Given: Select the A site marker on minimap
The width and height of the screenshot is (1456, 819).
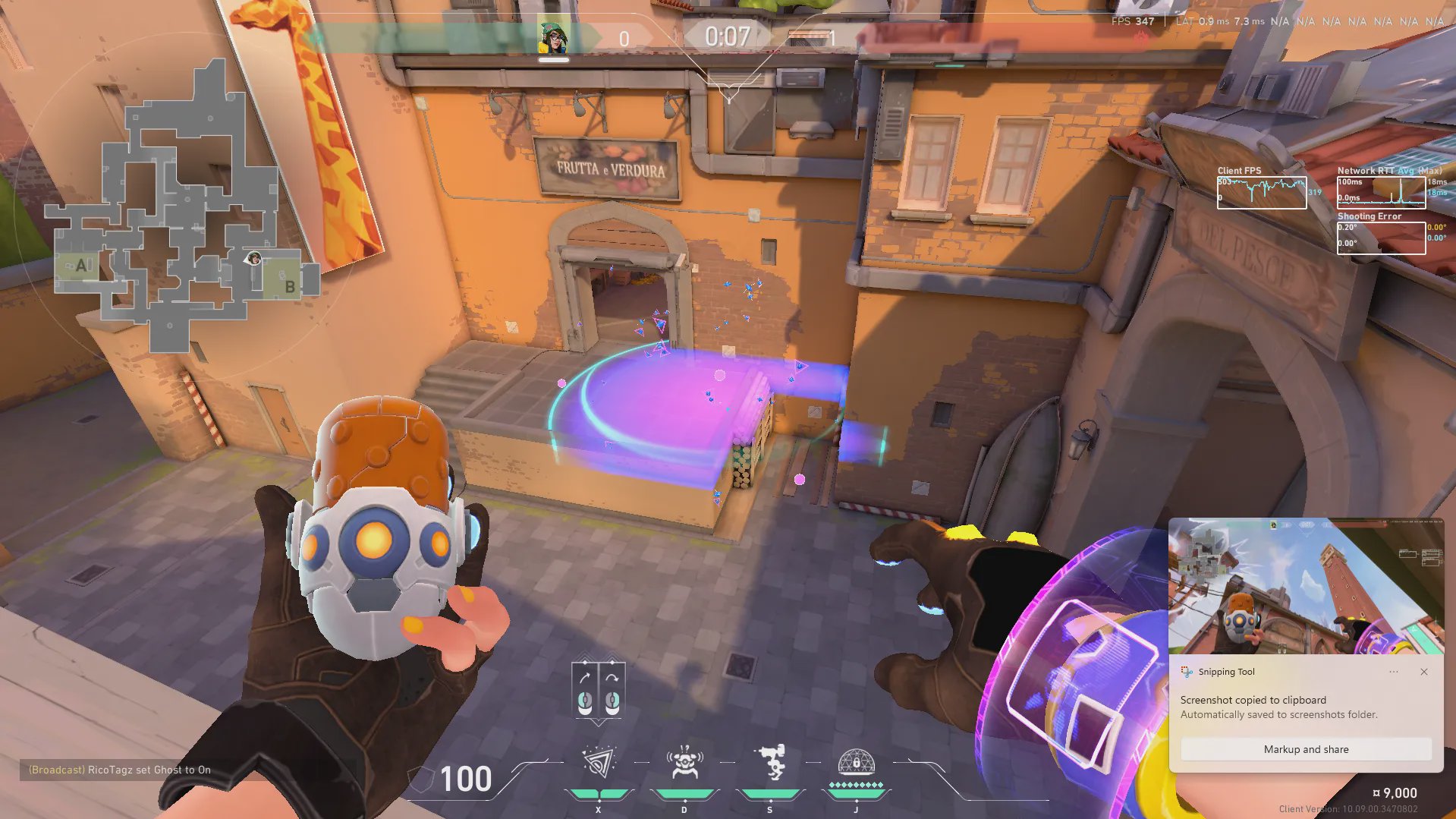Looking at the screenshot, I should tap(81, 266).
